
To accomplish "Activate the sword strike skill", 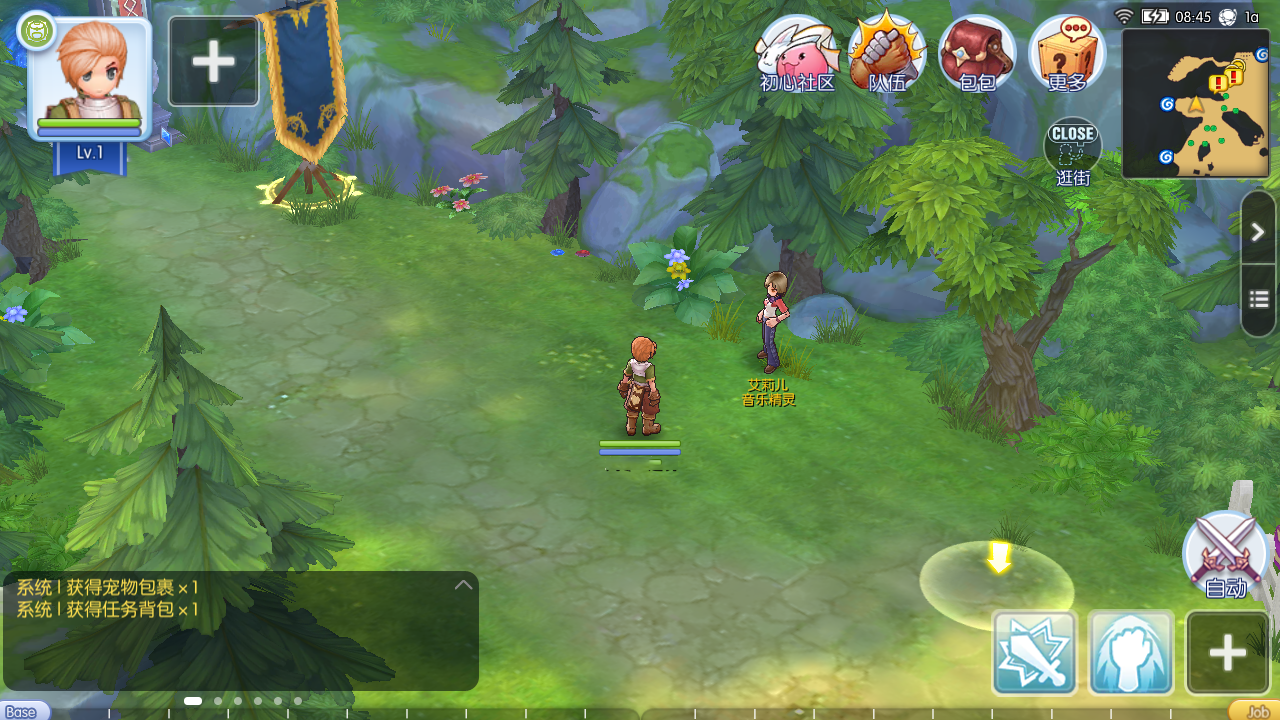I will click(1034, 653).
